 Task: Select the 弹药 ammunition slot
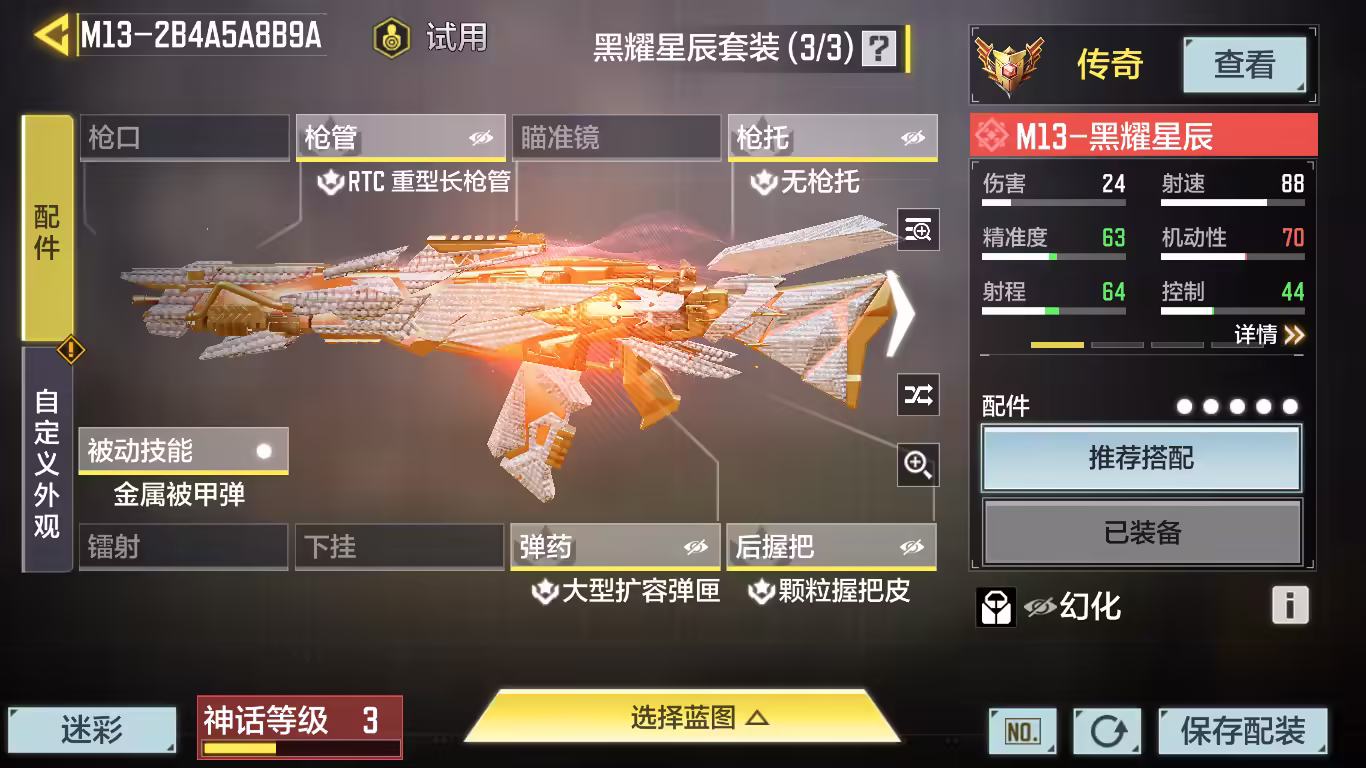tap(615, 547)
